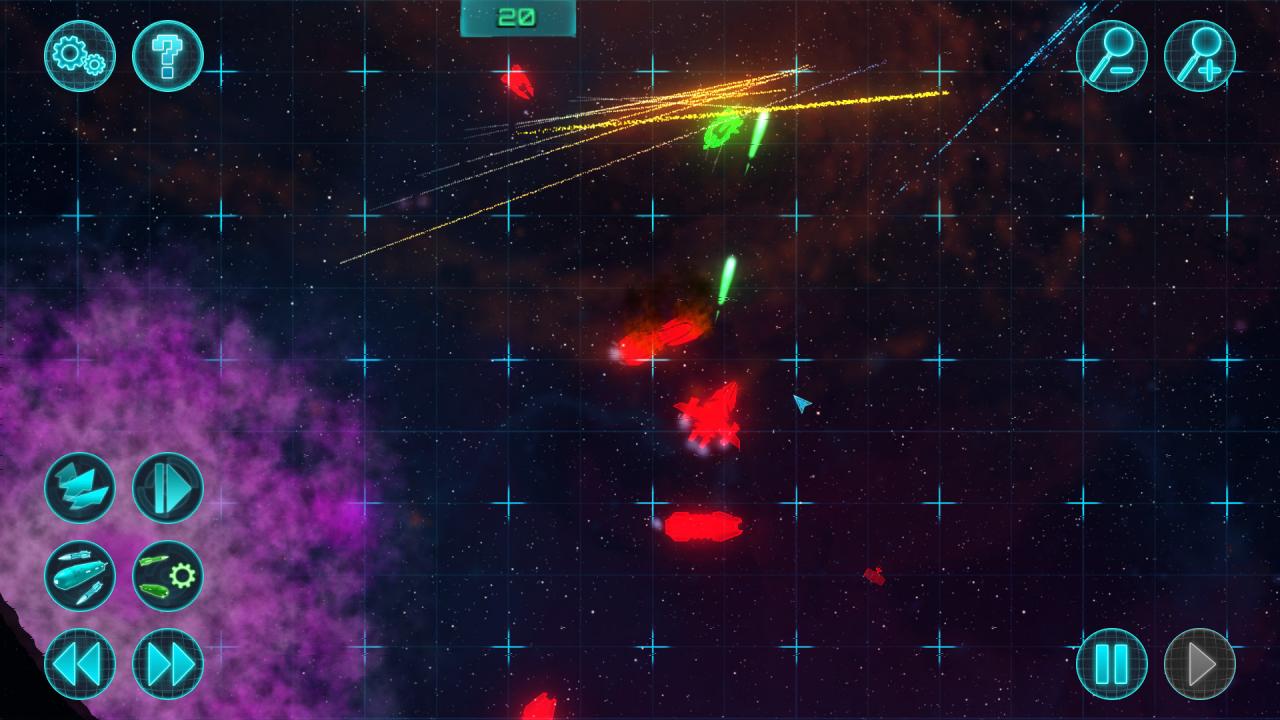Viewport: 1280px width, 720px height.
Task: Rewind the battle replay
Action: (x=78, y=662)
